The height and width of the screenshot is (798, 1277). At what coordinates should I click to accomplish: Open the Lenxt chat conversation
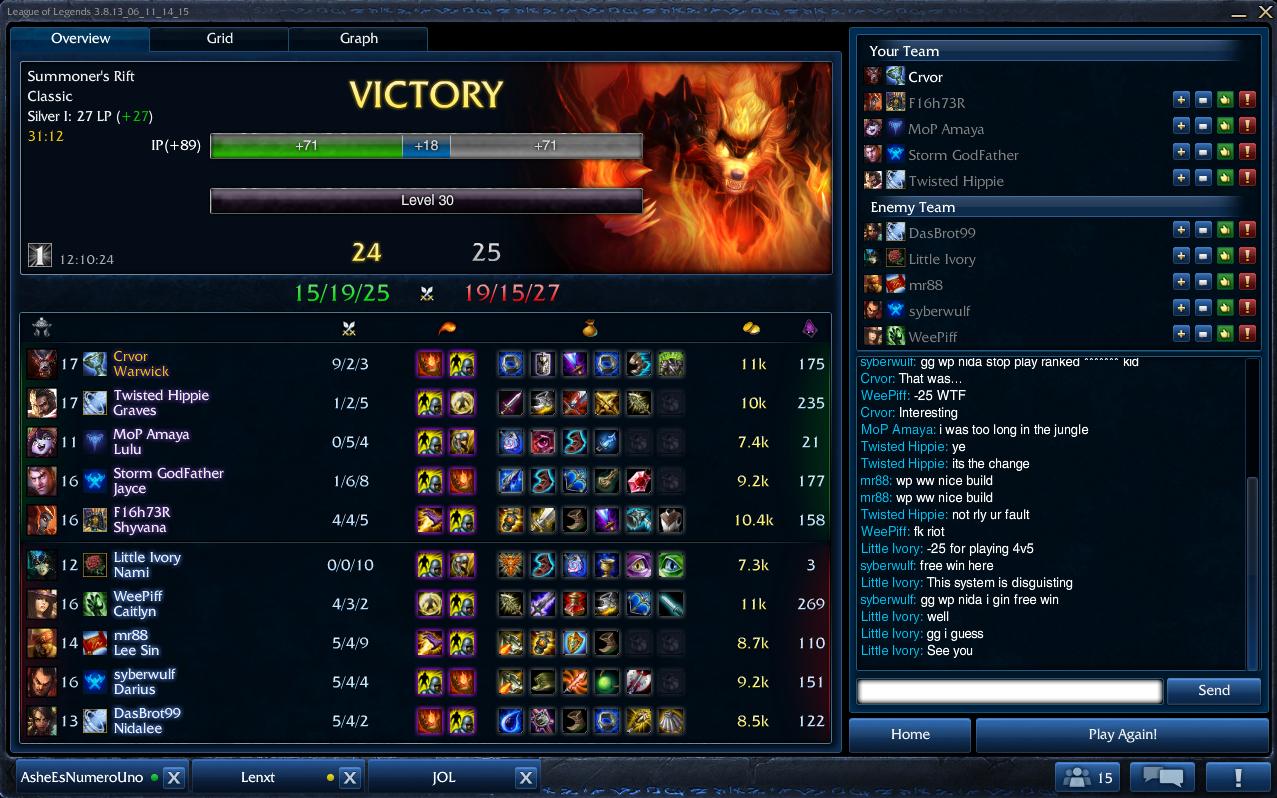click(258, 777)
